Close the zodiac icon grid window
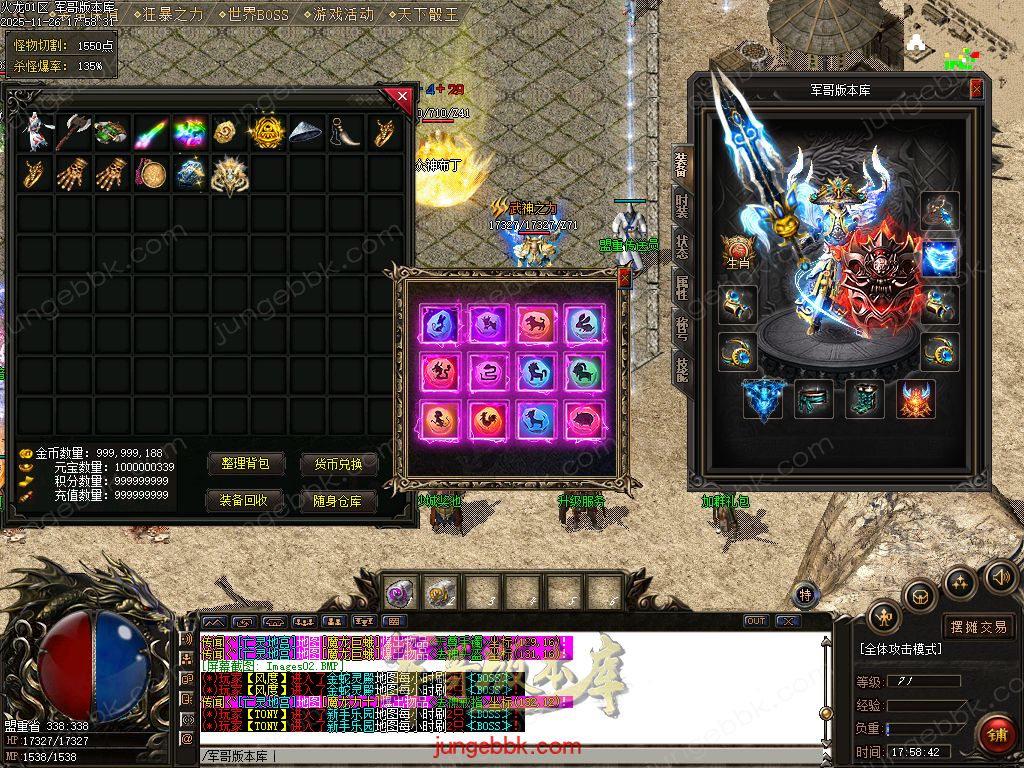Viewport: 1024px width, 768px height. 624,278
